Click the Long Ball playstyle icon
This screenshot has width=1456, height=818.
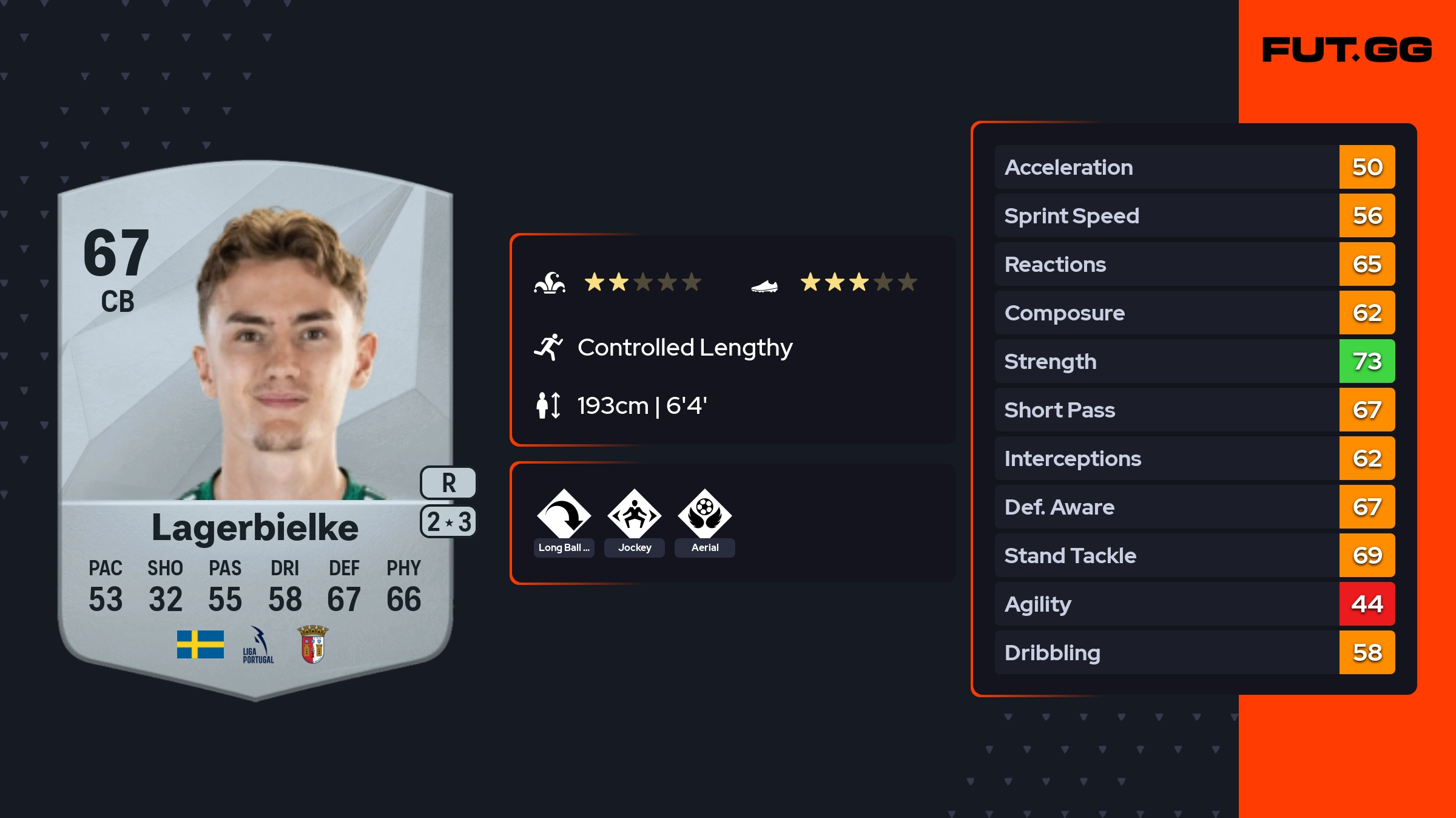[564, 515]
